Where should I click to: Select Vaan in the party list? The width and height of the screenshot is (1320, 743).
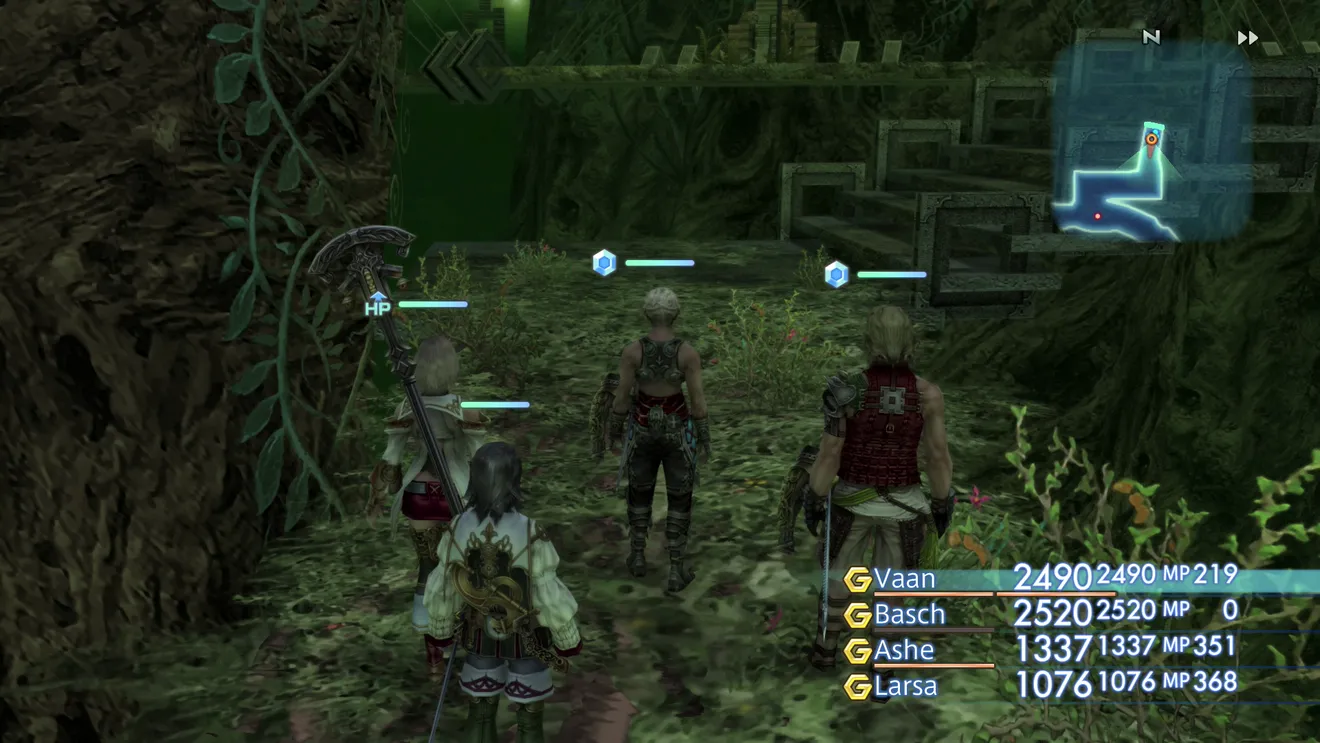coord(905,579)
